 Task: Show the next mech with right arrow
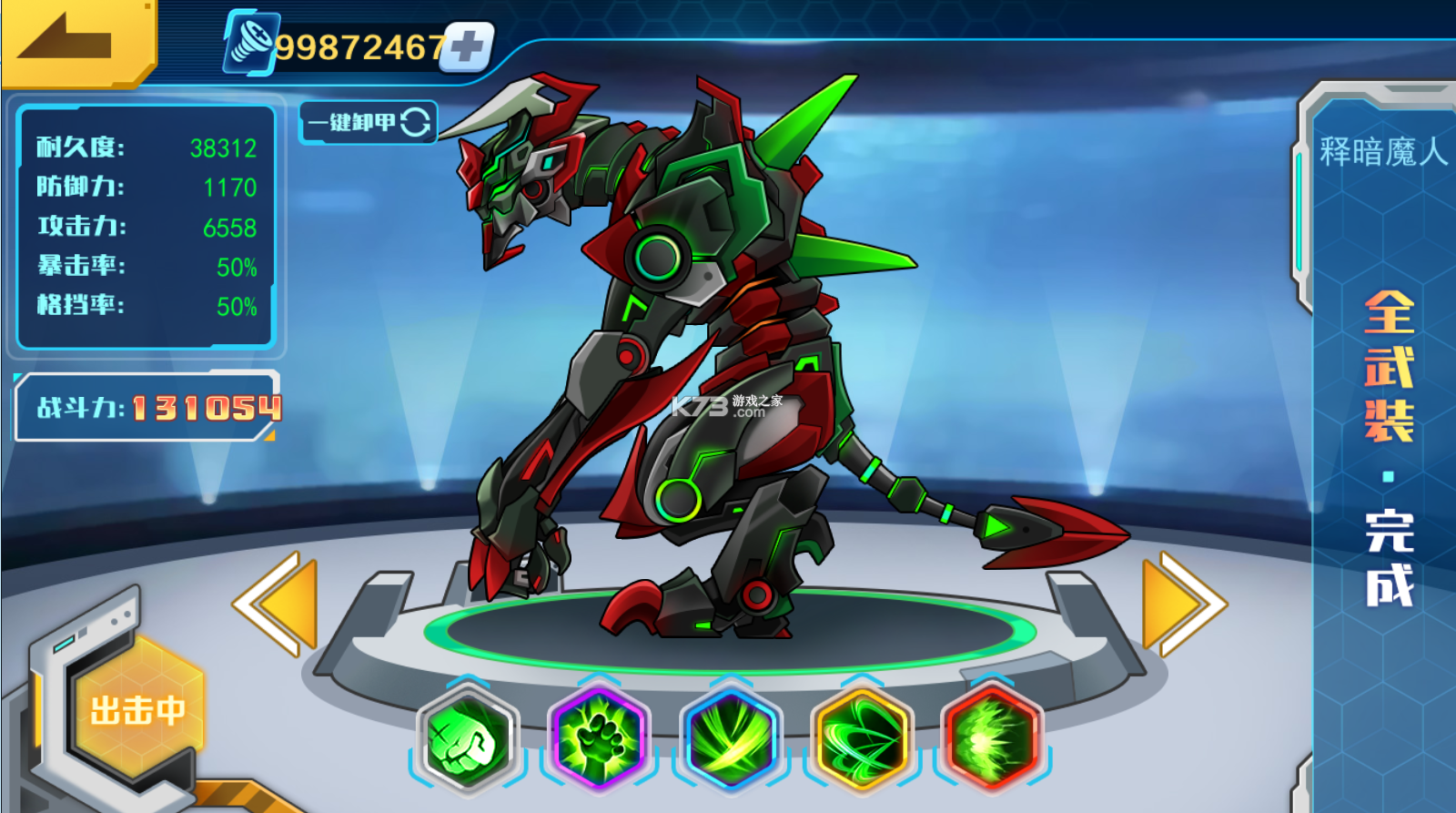pyautogui.click(x=1181, y=604)
